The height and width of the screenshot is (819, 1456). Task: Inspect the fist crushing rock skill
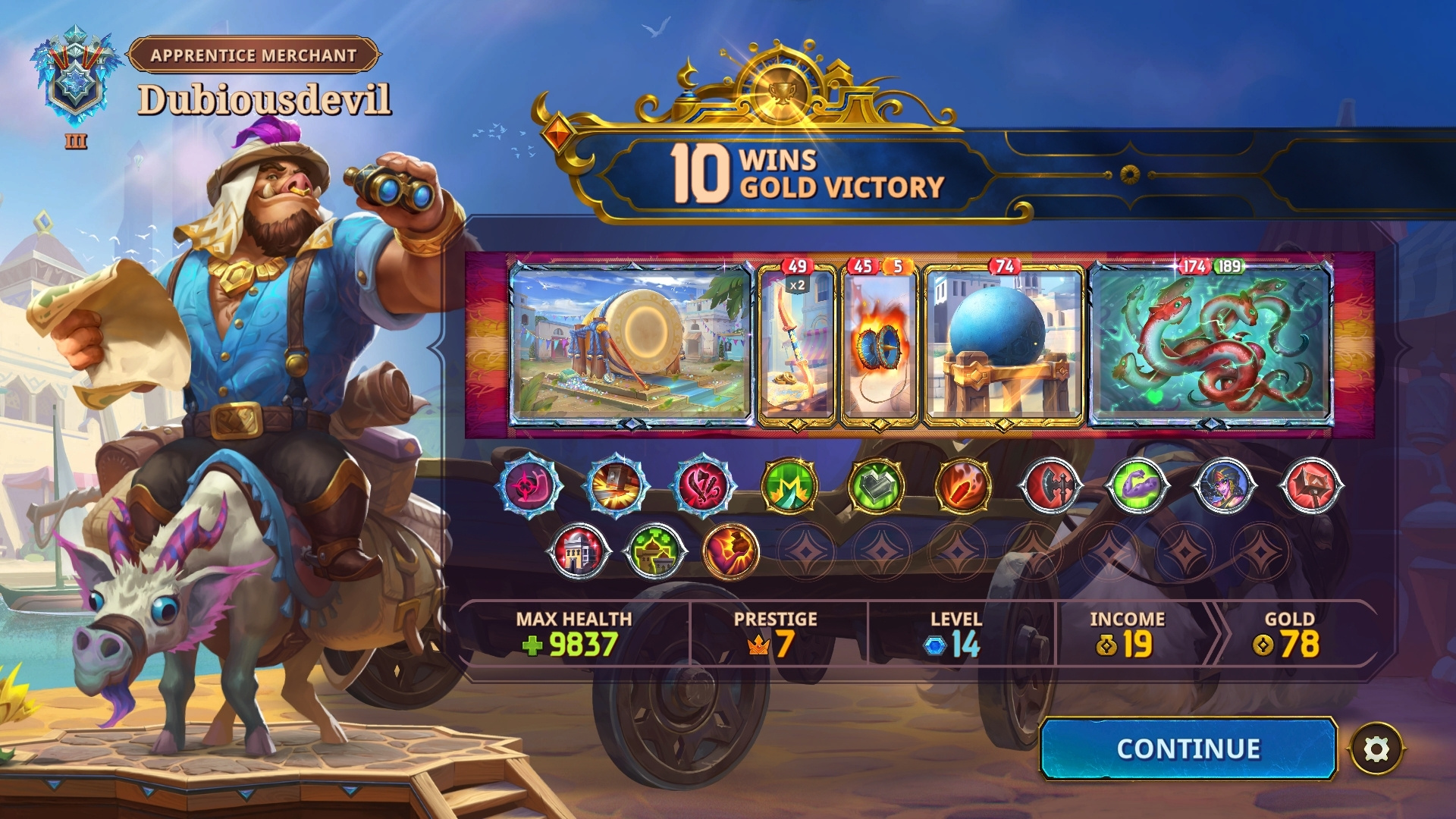(731, 551)
